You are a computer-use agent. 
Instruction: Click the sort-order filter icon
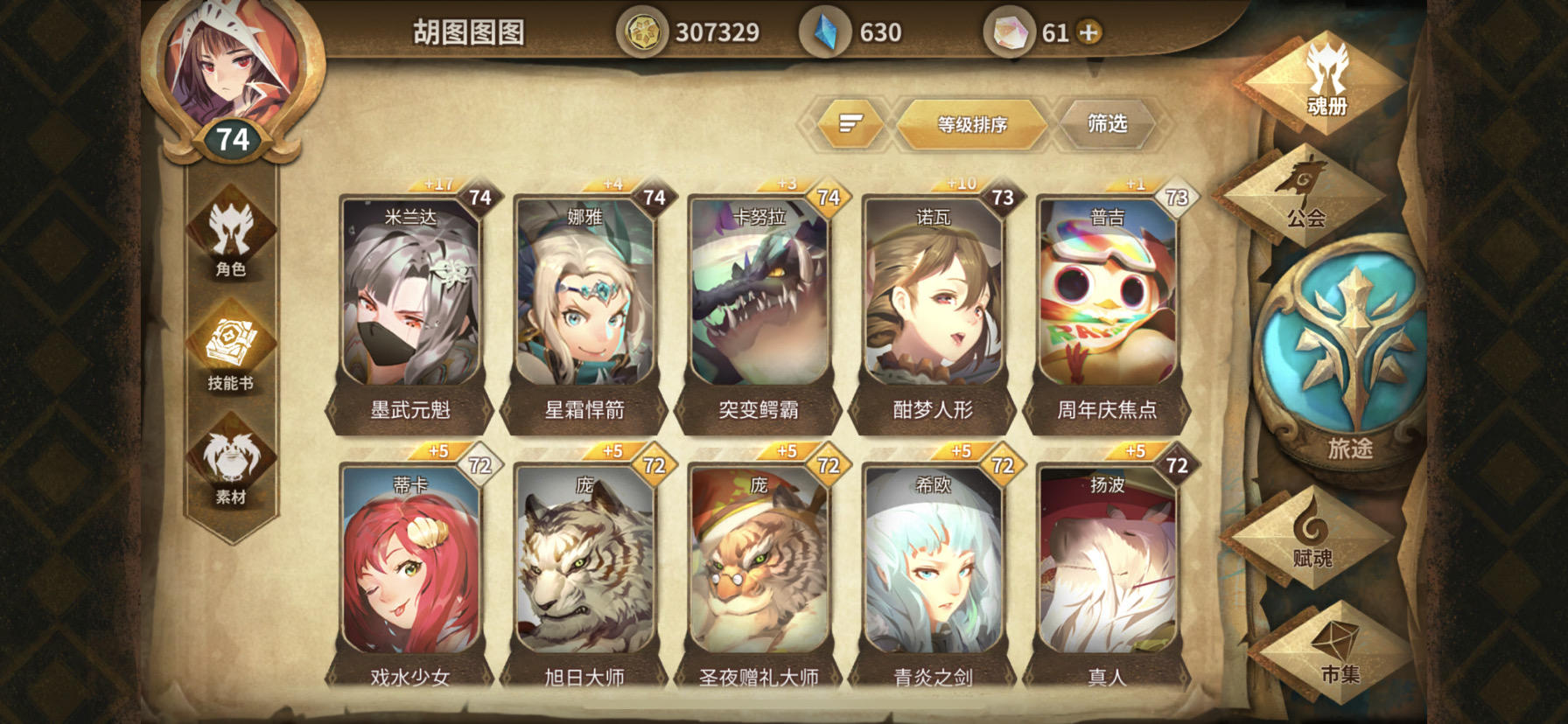coord(847,125)
